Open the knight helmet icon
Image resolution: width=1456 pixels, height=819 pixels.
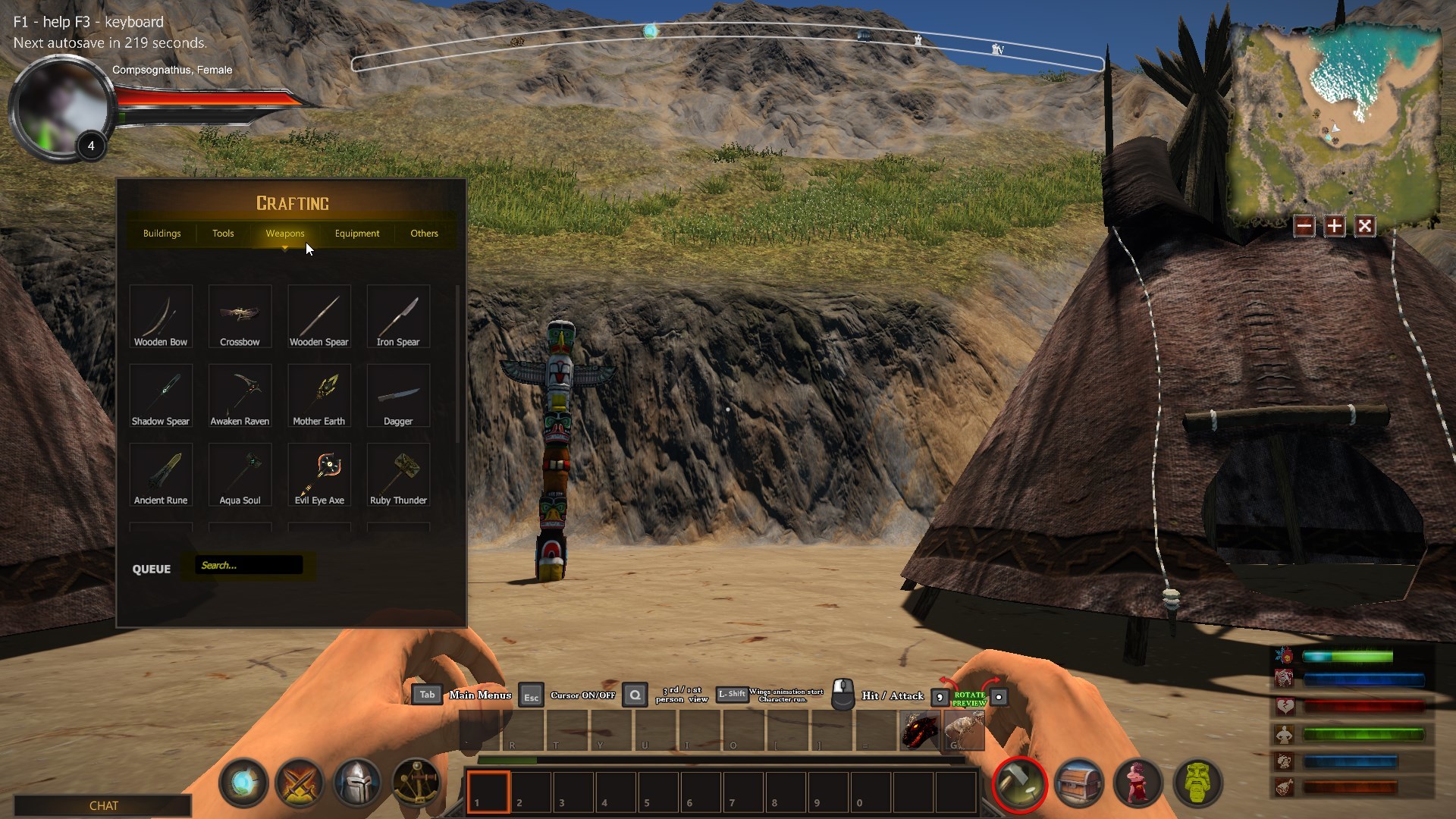pos(357,783)
